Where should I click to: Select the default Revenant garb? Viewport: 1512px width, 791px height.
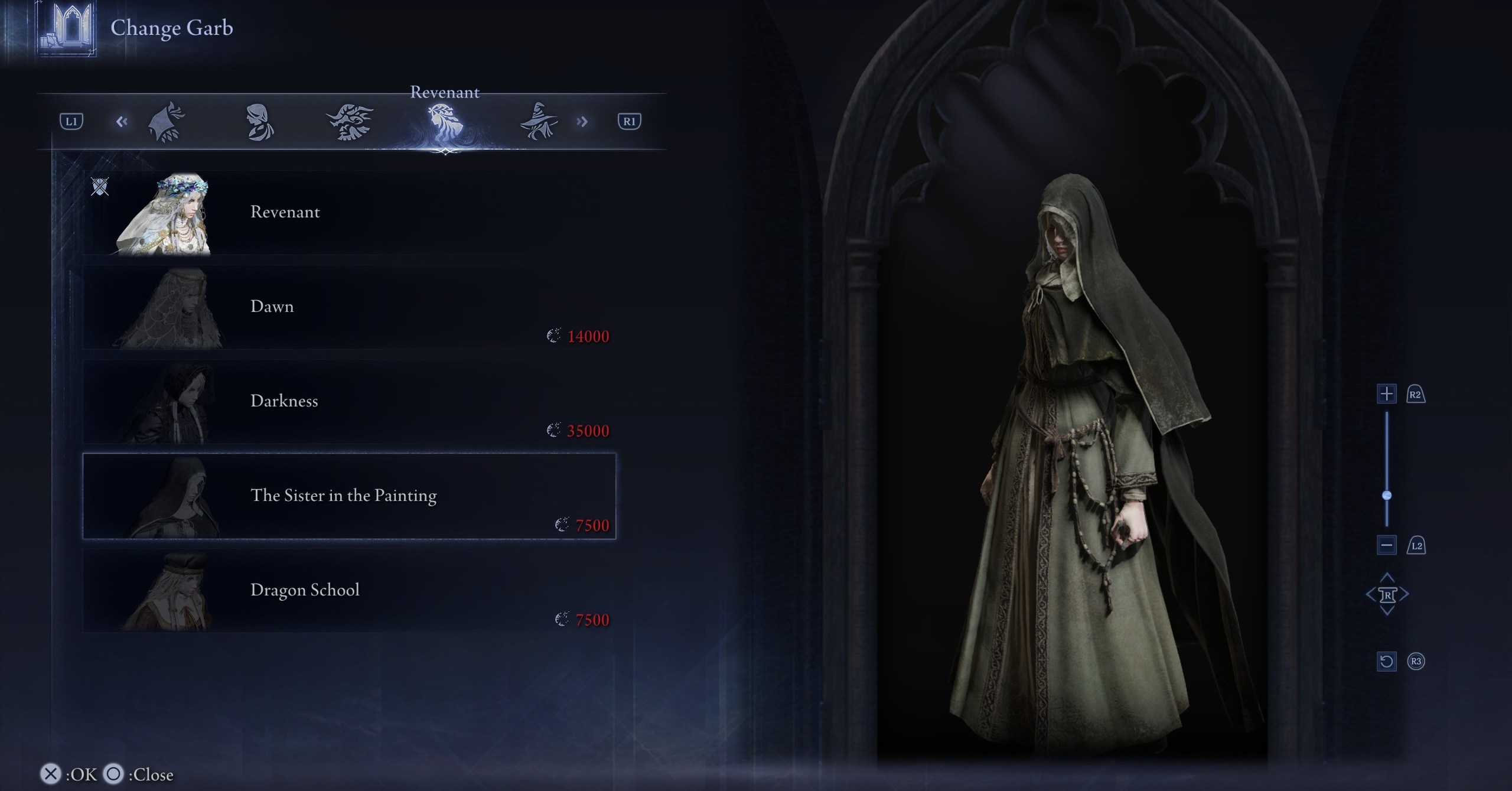(348, 213)
